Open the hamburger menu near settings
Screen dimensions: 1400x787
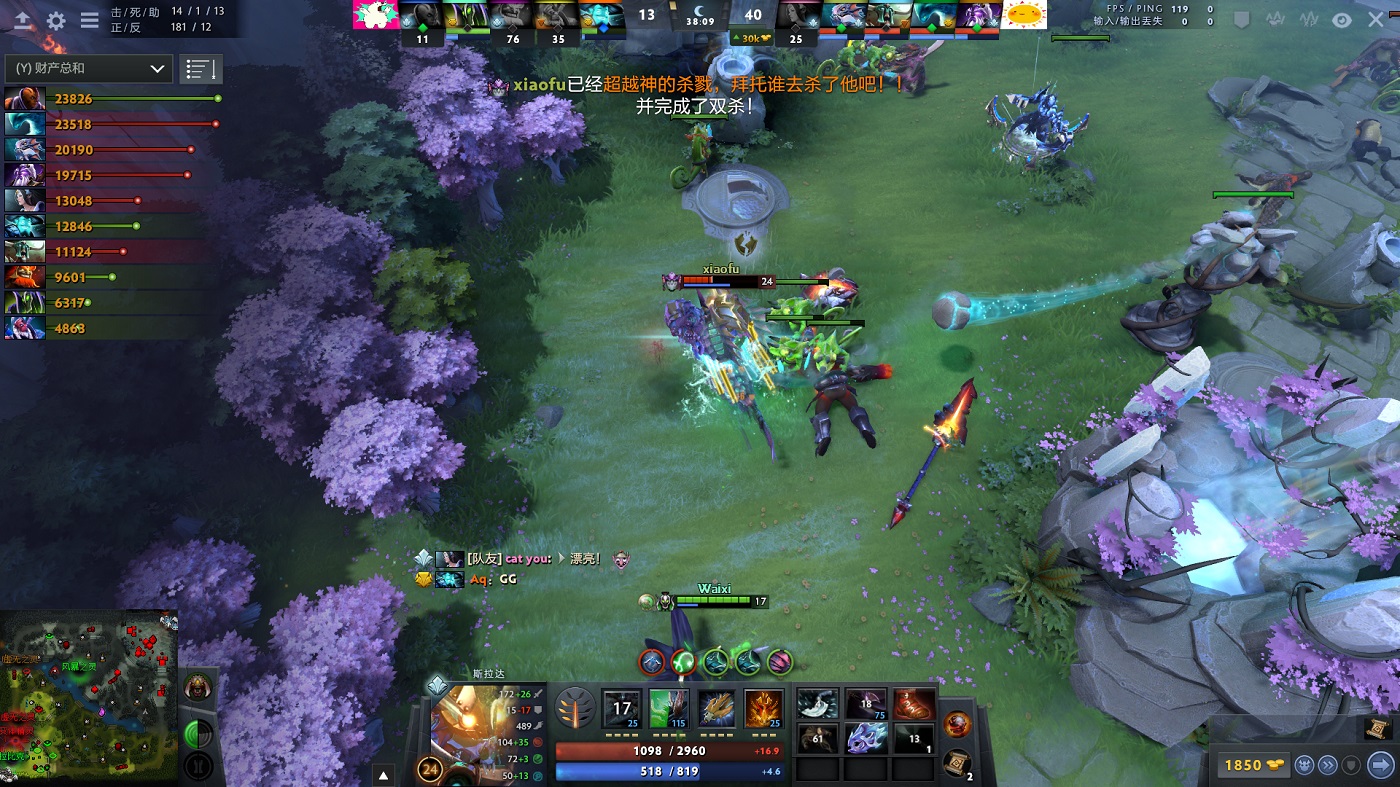[89, 21]
